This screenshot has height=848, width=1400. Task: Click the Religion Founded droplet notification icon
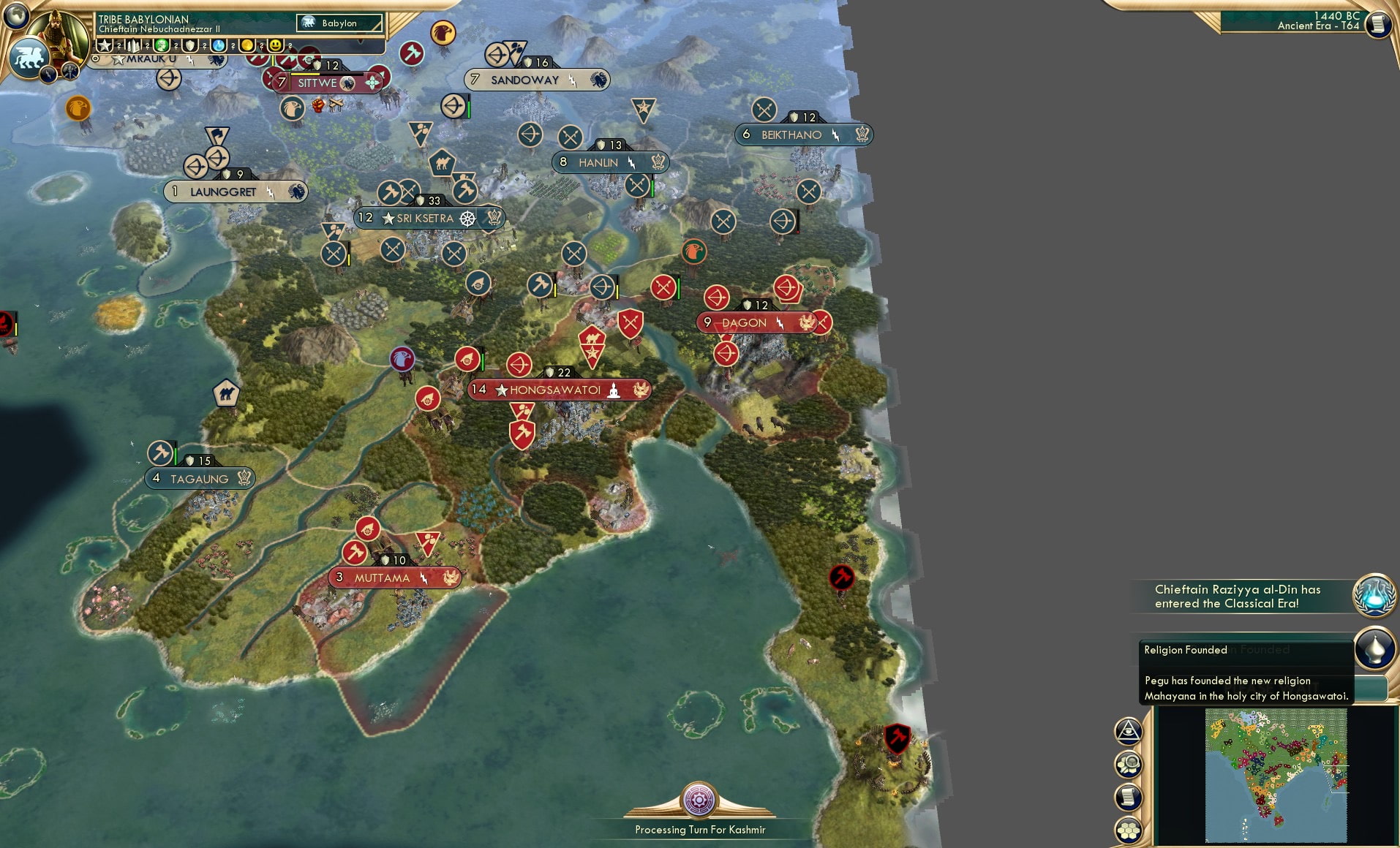click(1376, 647)
